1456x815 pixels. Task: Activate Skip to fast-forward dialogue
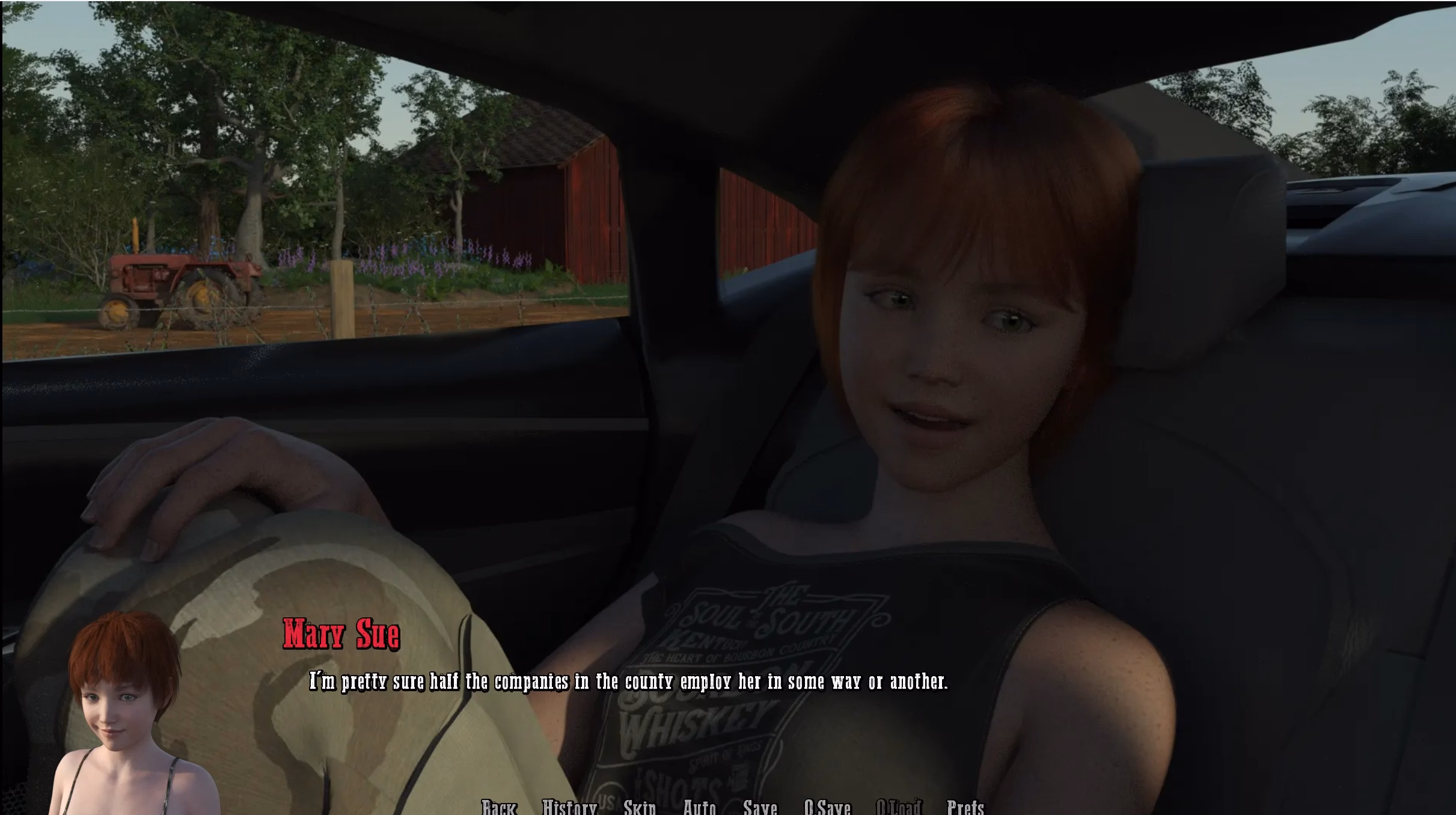640,807
